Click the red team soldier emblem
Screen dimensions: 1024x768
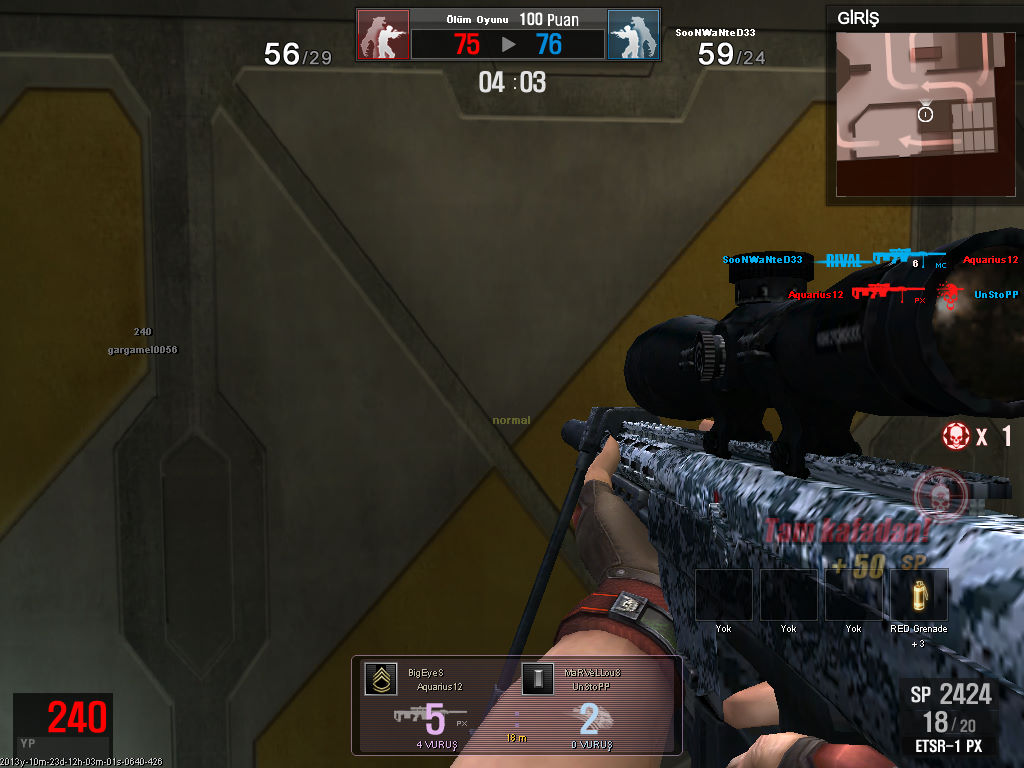pos(384,35)
